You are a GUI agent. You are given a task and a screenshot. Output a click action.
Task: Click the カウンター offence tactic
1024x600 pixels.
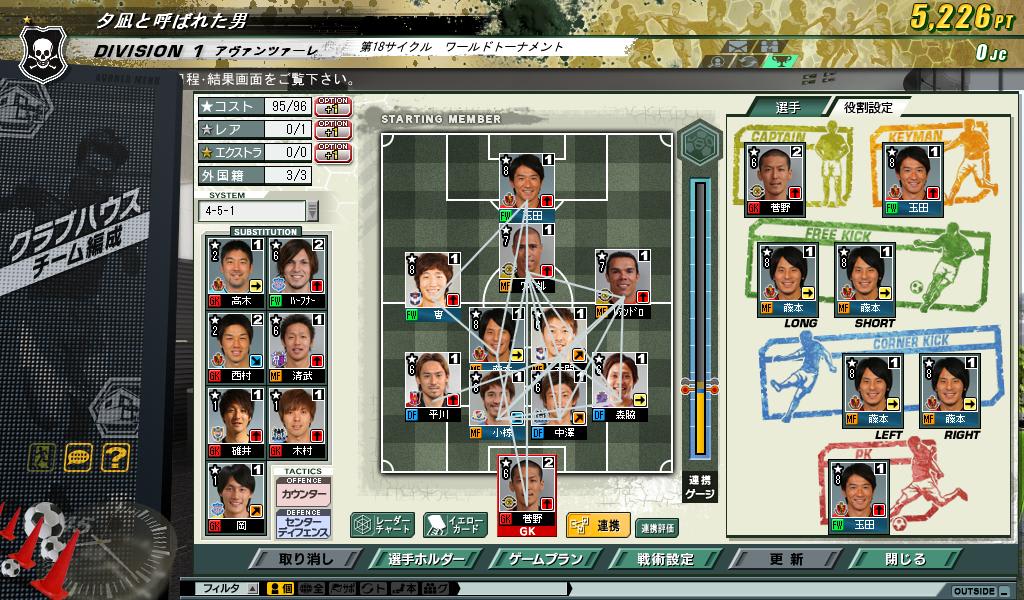tap(301, 495)
